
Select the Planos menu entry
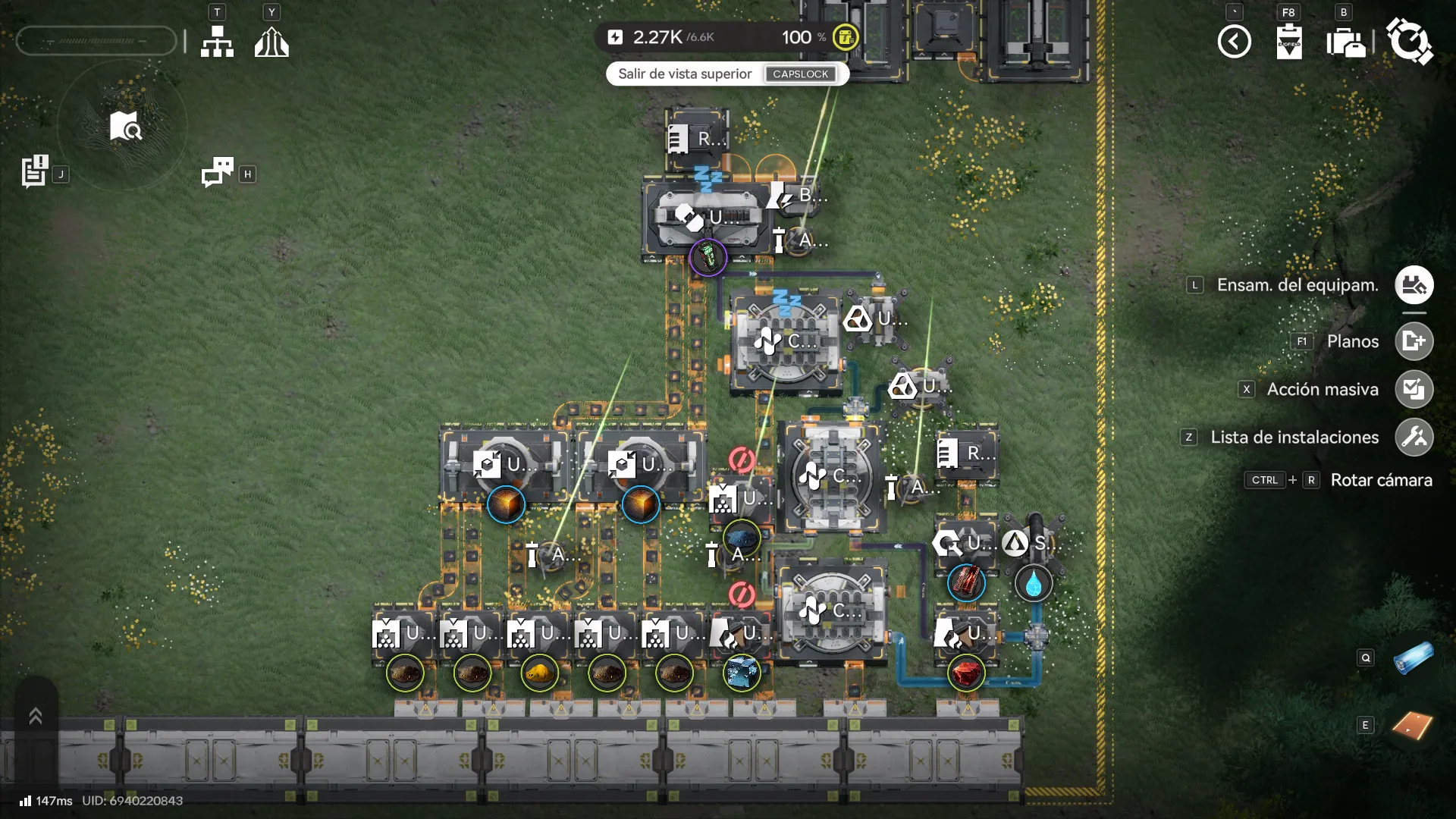pyautogui.click(x=1353, y=341)
